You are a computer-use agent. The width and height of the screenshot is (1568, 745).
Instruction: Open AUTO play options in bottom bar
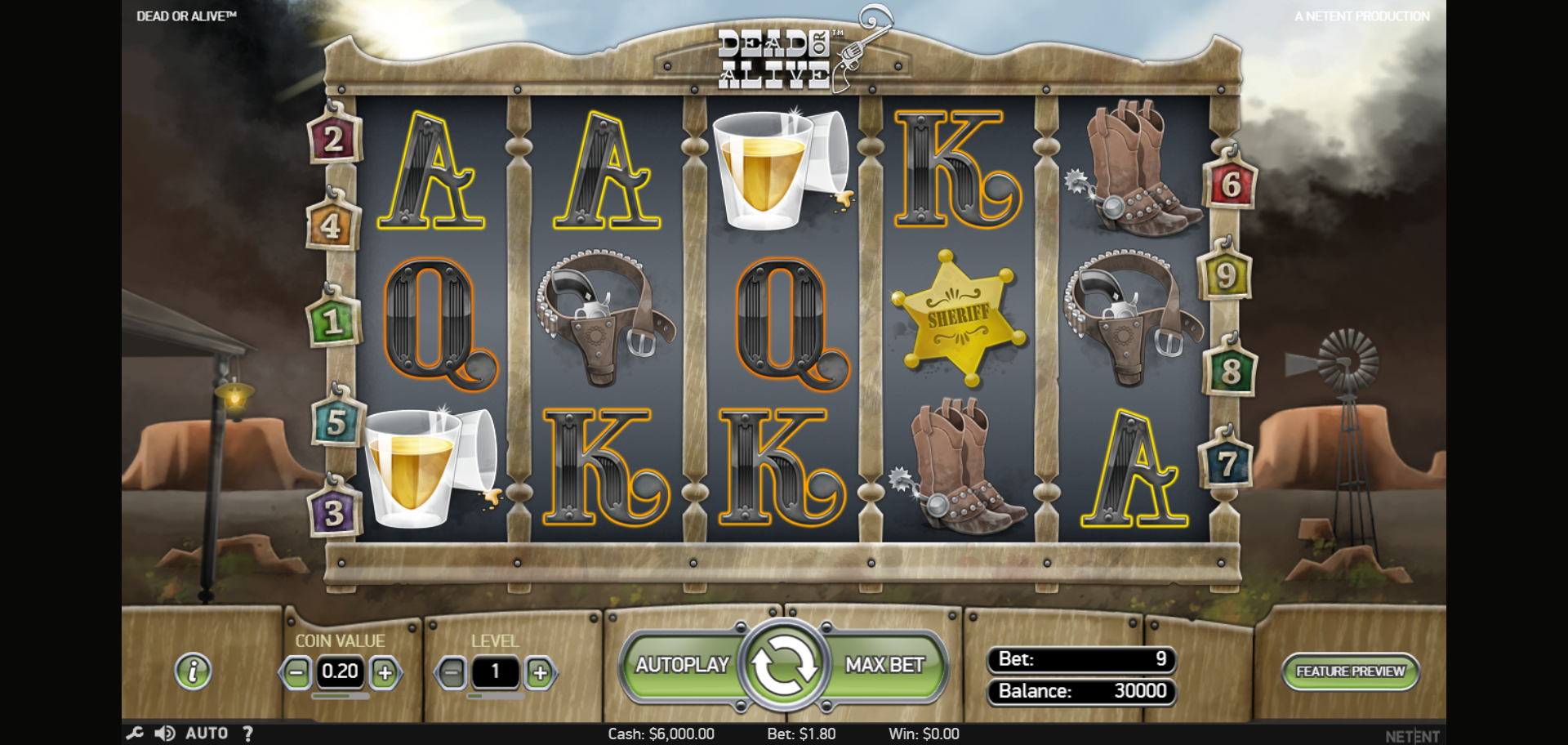pyautogui.click(x=207, y=734)
